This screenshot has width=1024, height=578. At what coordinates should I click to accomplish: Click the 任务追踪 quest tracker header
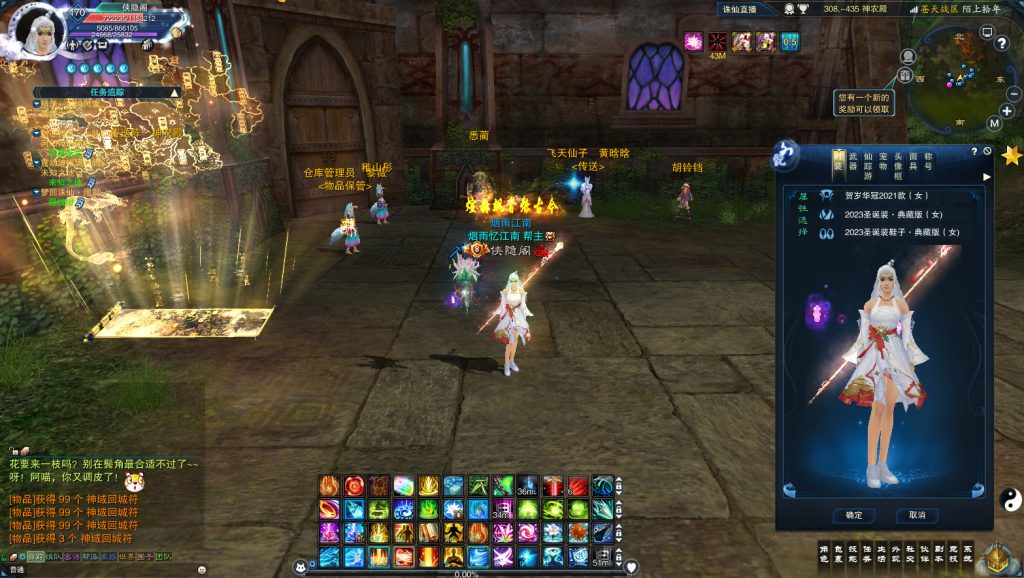tap(107, 91)
